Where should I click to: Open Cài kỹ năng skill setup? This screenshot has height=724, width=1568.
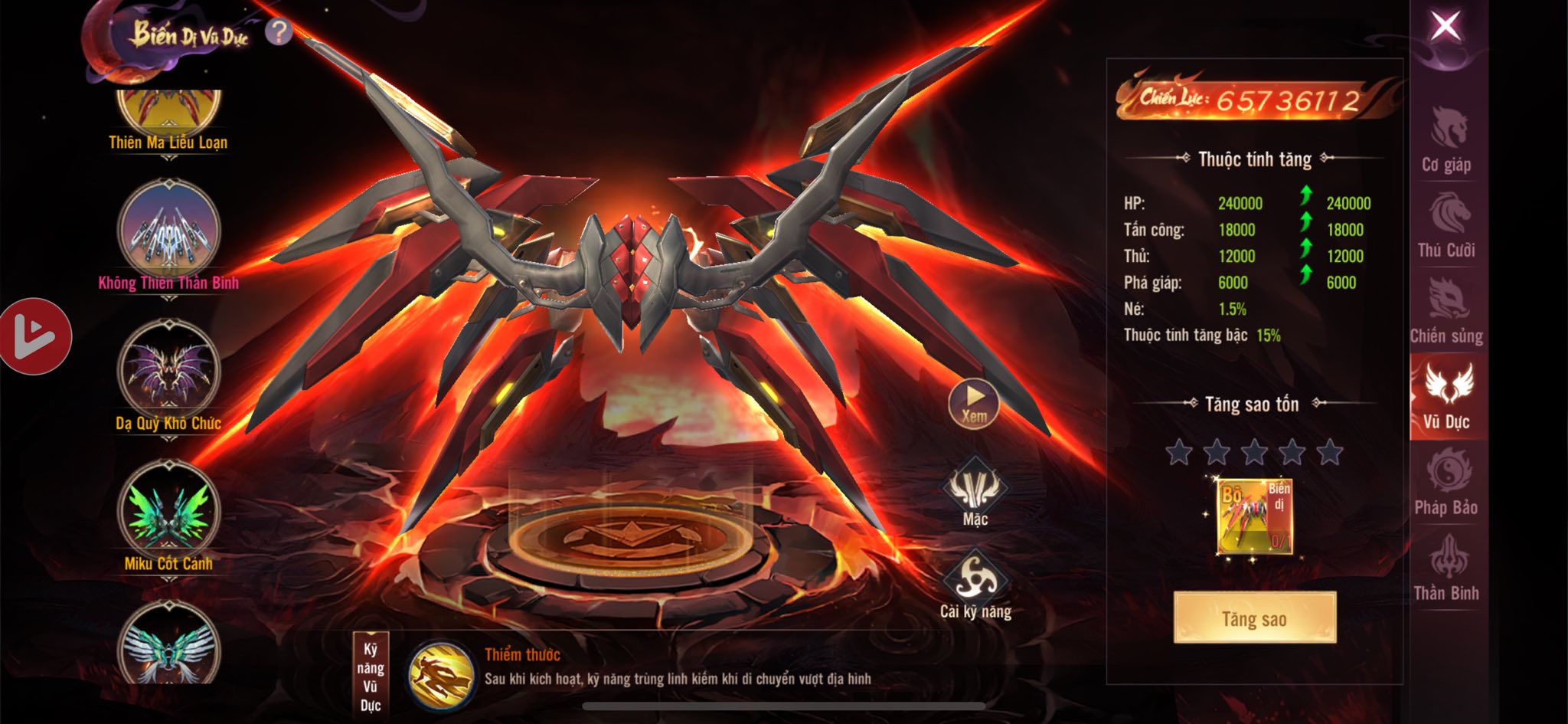click(975, 584)
